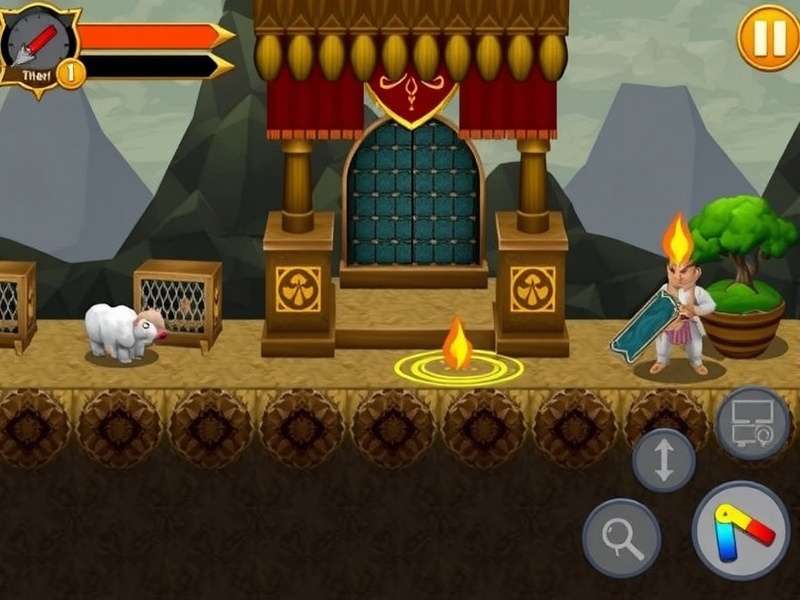This screenshot has width=800, height=600.
Task: Tap the up-down arrow button
Action: [x=664, y=460]
